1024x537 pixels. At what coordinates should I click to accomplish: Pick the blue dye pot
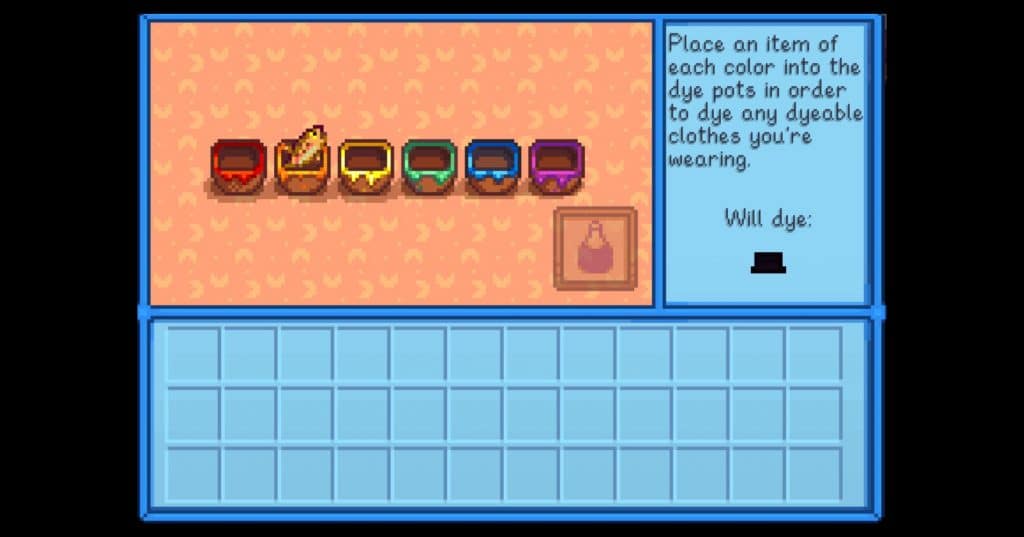493,166
